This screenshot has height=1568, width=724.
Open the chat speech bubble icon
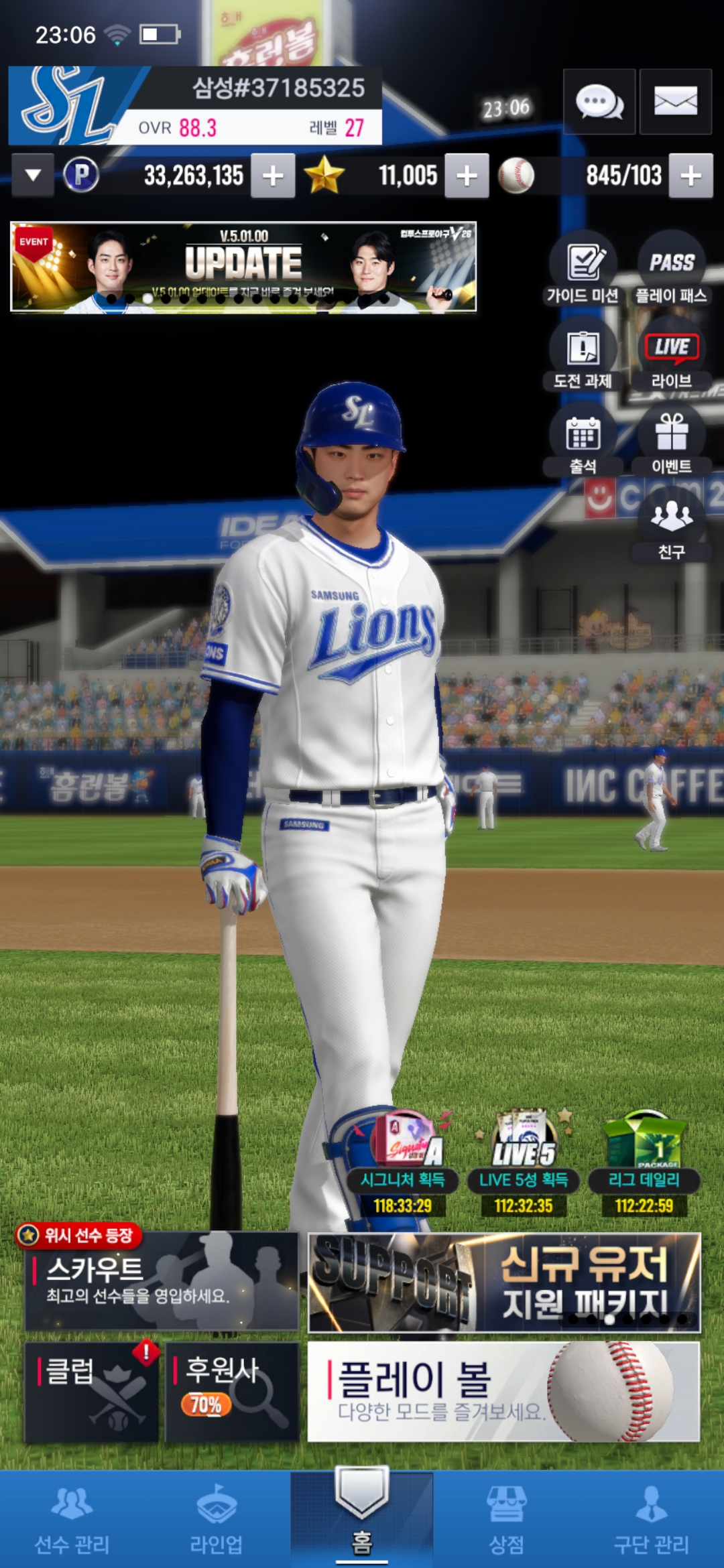pos(599,102)
